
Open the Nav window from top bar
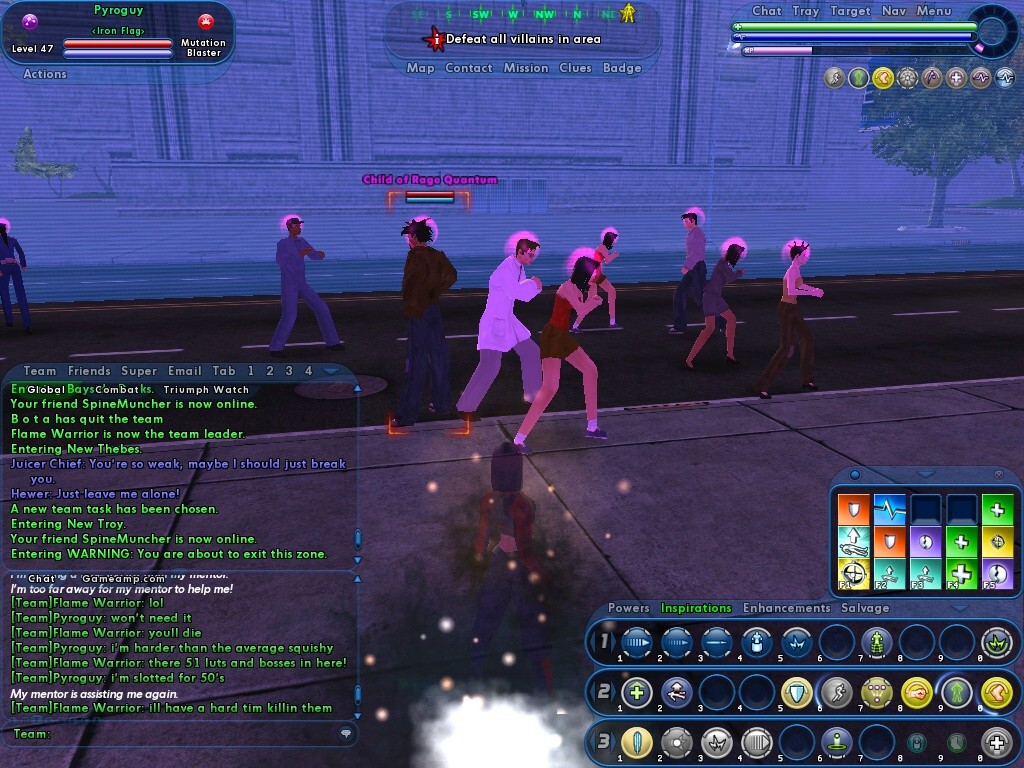click(894, 11)
